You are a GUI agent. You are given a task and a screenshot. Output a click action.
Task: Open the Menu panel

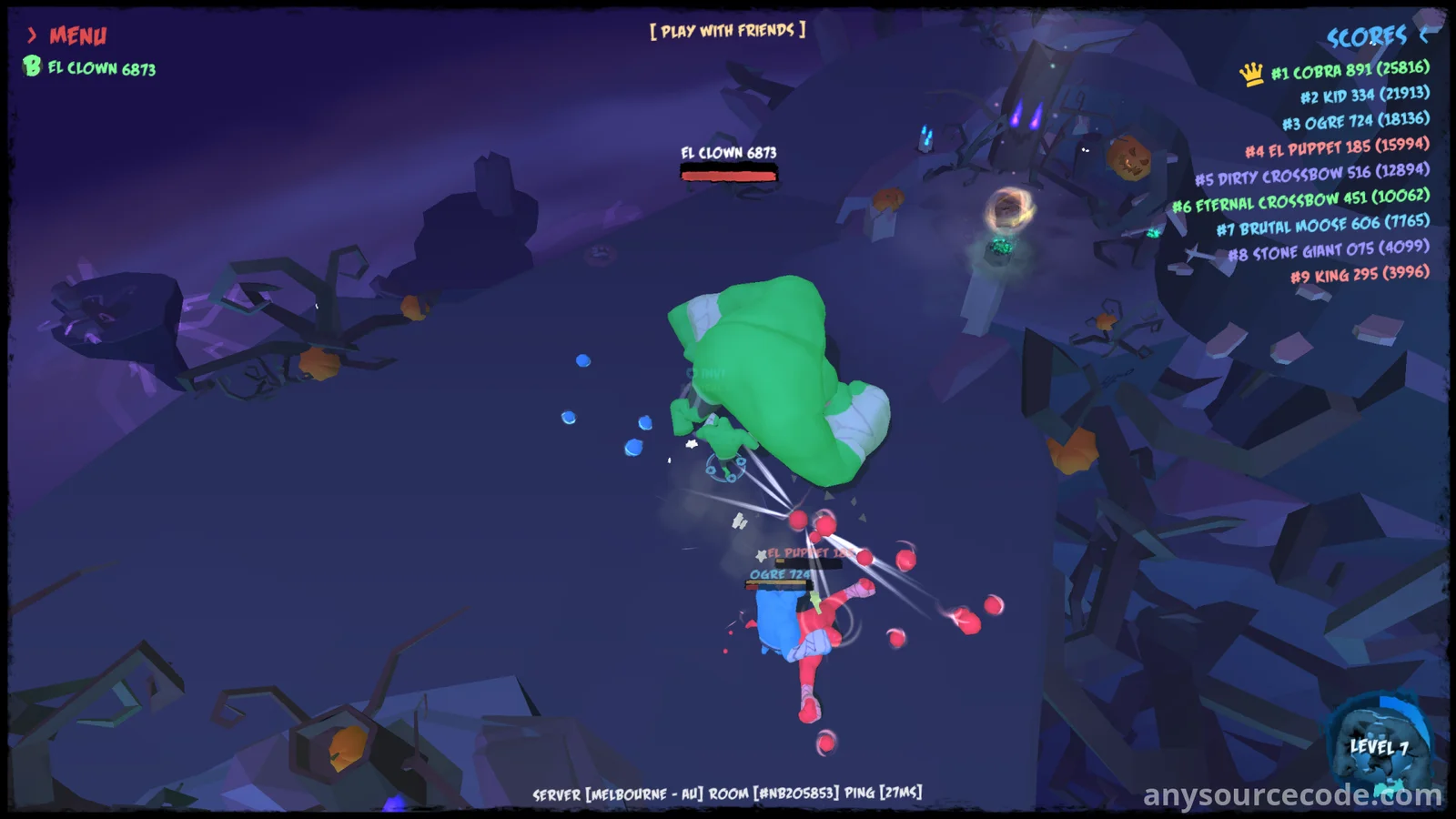(68, 35)
